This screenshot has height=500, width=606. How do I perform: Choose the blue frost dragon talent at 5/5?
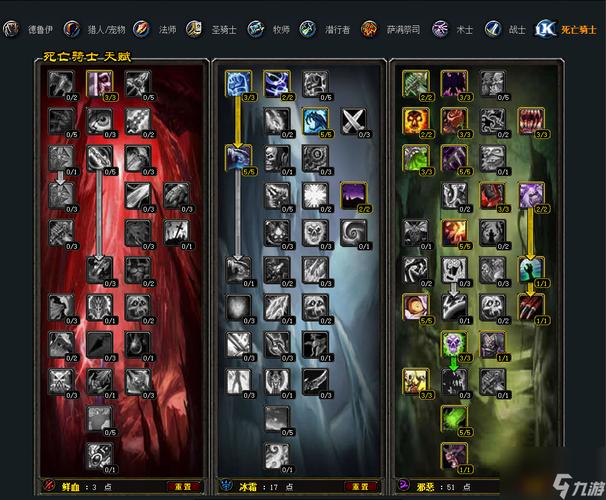[x=316, y=120]
